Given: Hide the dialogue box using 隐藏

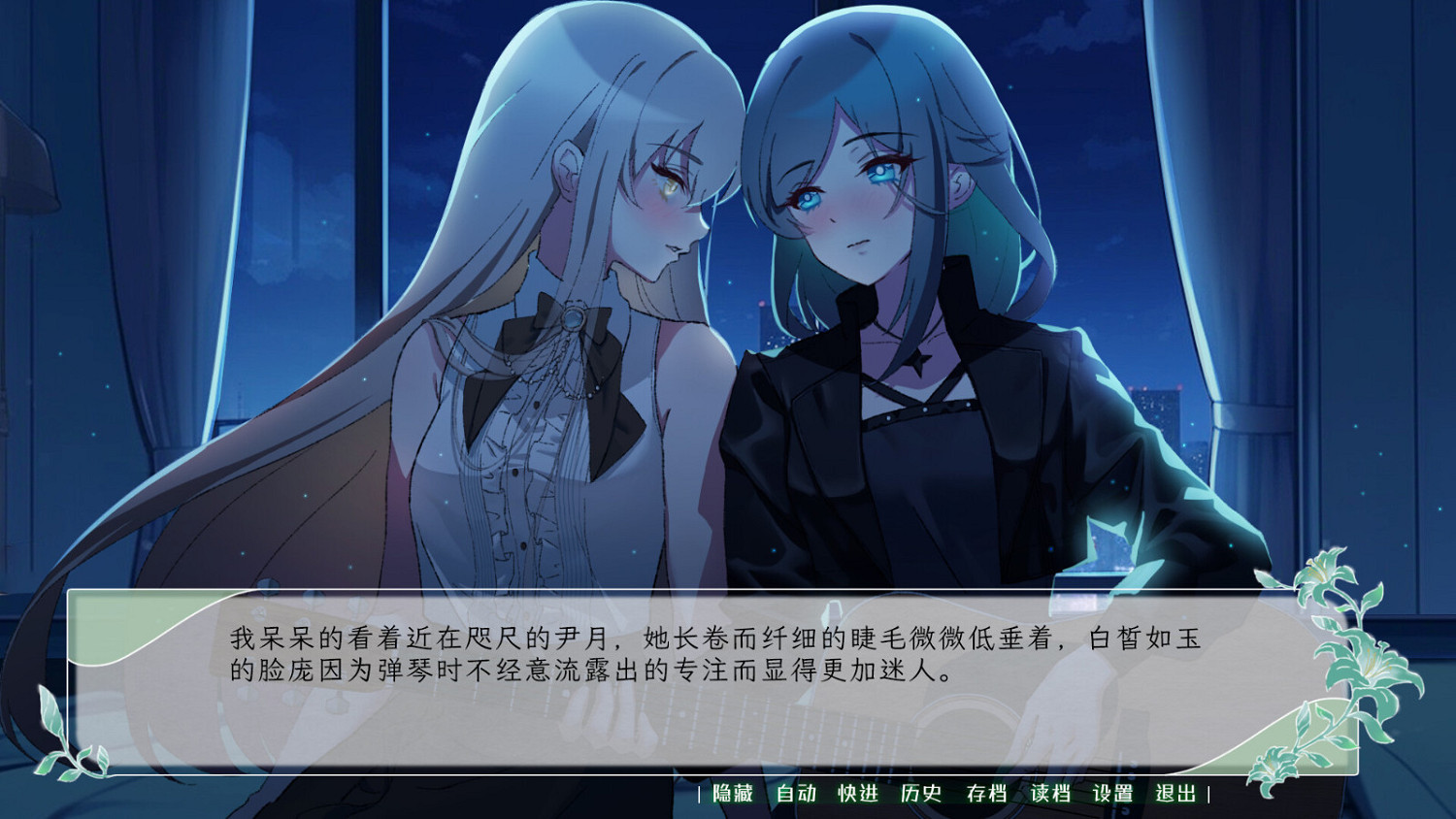Looking at the screenshot, I should (x=733, y=793).
